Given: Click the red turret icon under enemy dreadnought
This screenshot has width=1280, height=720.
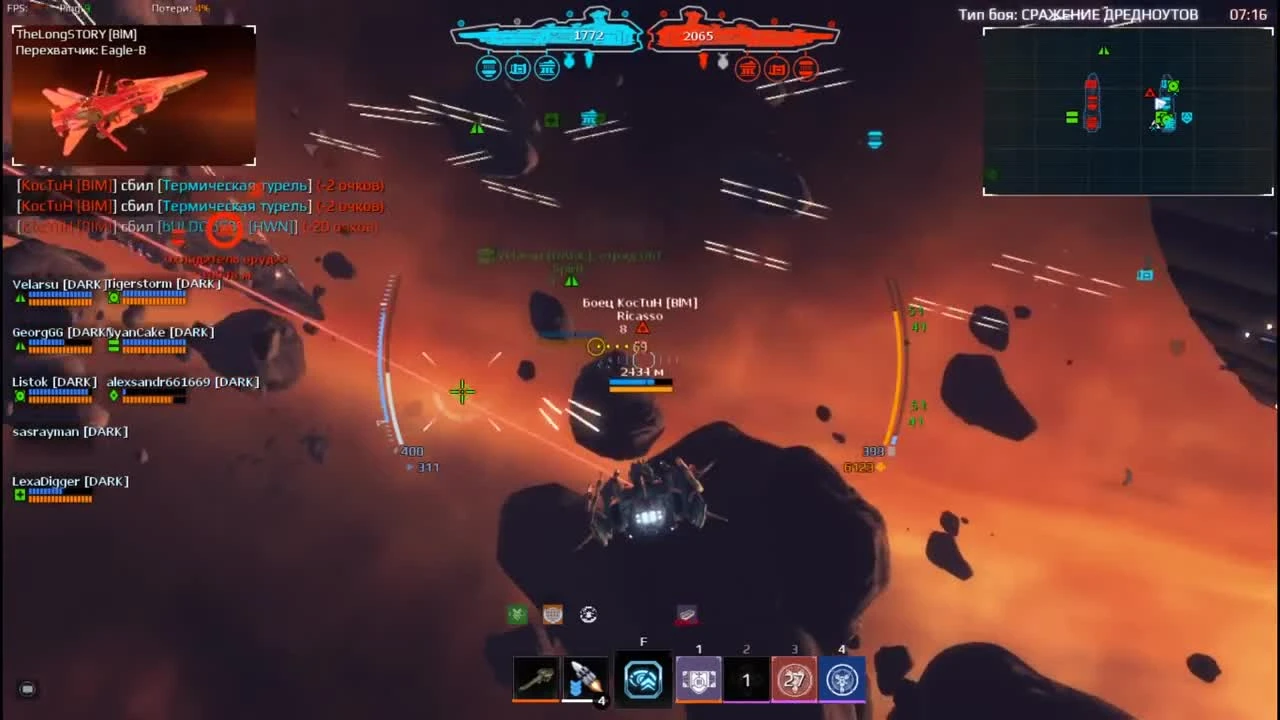Looking at the screenshot, I should point(747,69).
